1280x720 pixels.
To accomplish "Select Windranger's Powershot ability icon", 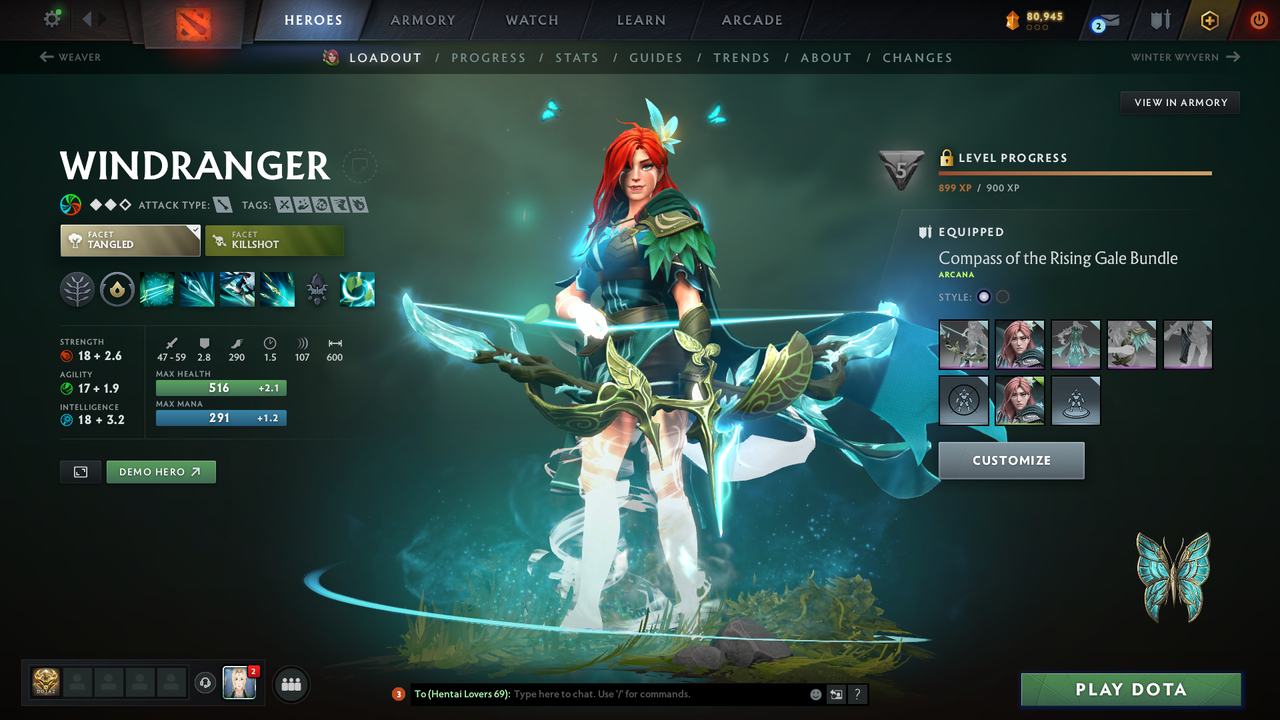I will 197,289.
